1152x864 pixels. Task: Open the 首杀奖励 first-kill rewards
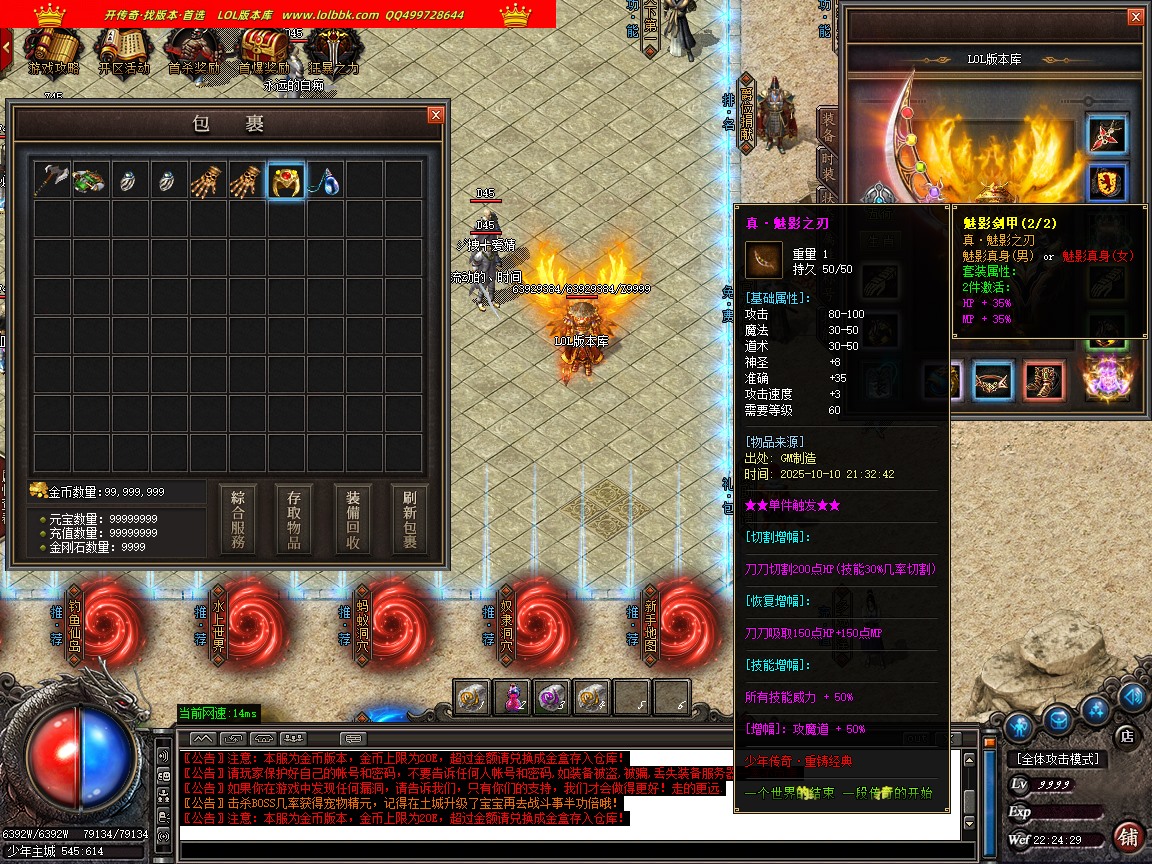click(193, 50)
